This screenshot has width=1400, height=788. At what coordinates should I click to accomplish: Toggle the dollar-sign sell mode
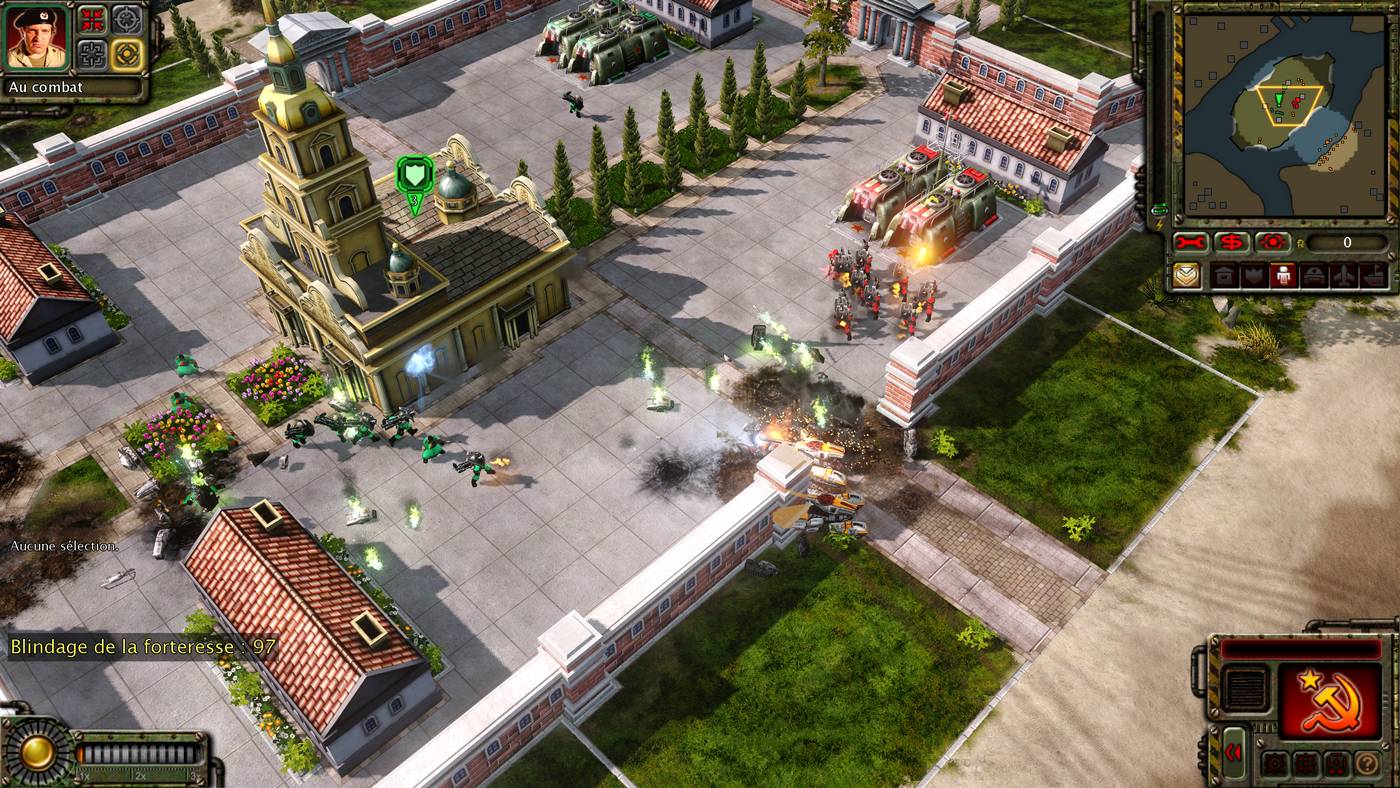pos(1232,242)
